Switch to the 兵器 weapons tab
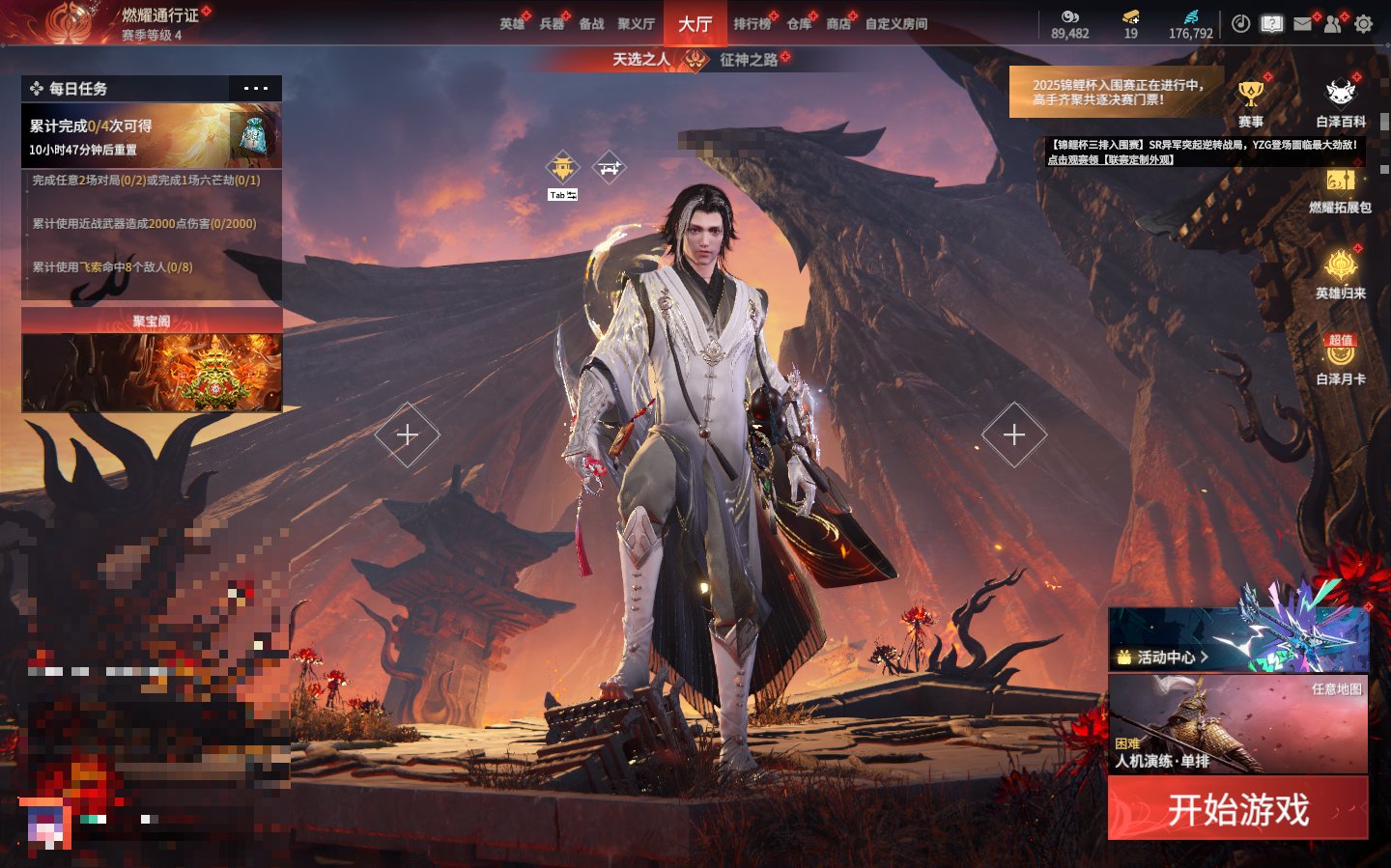 tap(552, 24)
